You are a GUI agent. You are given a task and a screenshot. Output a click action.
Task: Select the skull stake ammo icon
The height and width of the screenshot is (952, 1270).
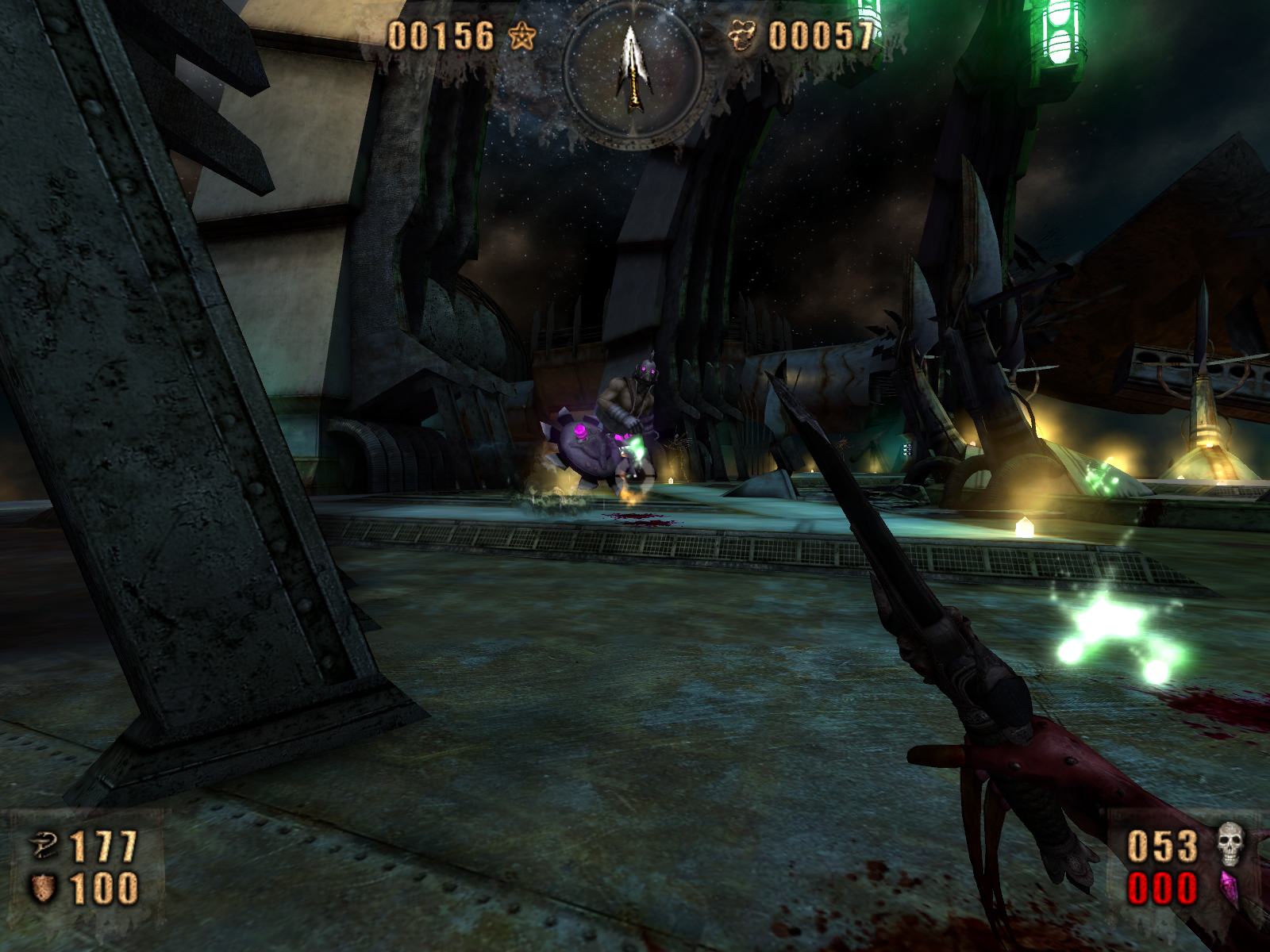[1230, 844]
